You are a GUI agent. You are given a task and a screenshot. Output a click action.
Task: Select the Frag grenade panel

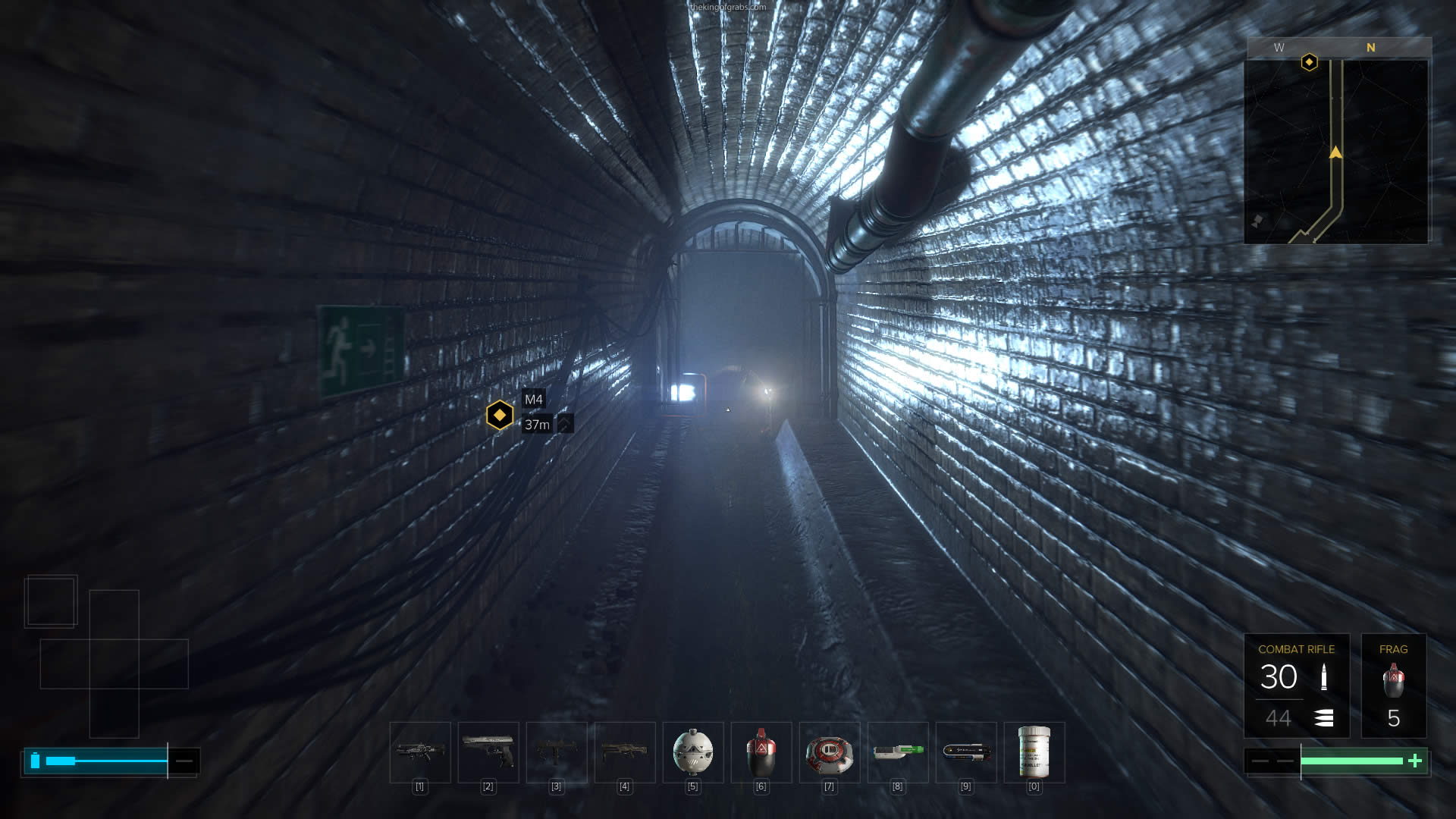coord(1393,686)
